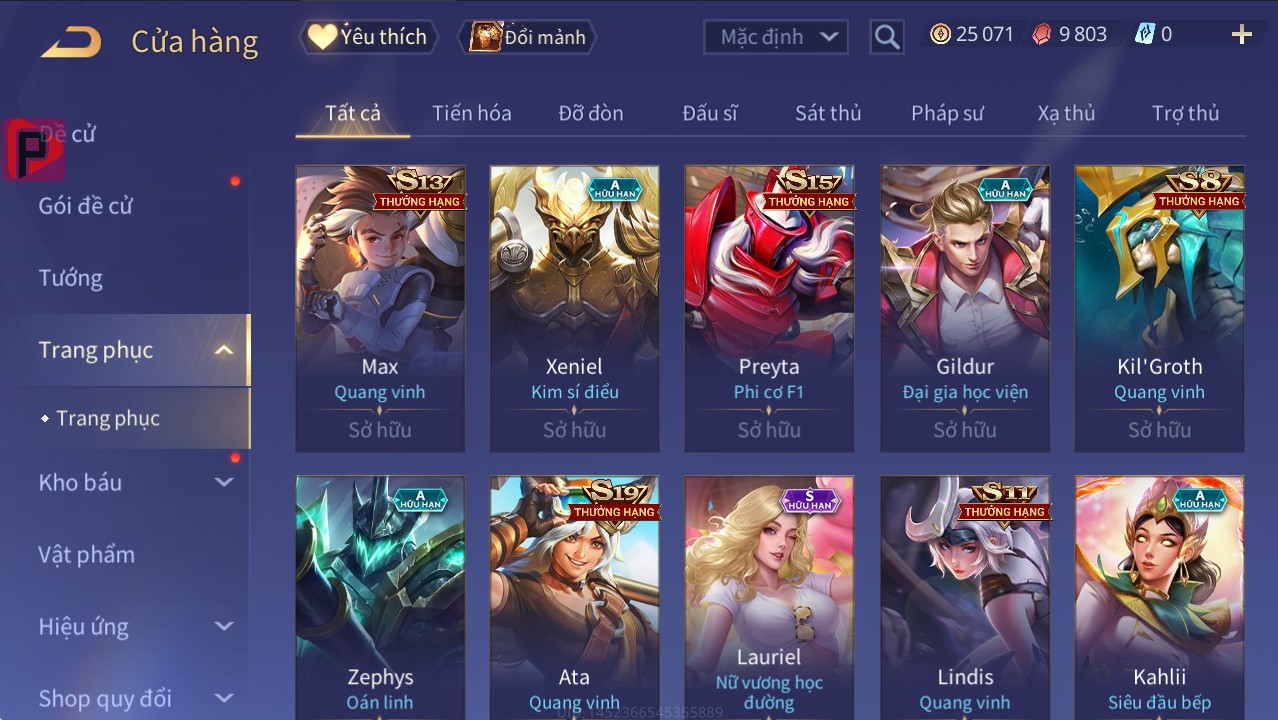Open the Mặc định sorting dropdown
Viewport: 1278px width, 720px height.
(x=776, y=37)
